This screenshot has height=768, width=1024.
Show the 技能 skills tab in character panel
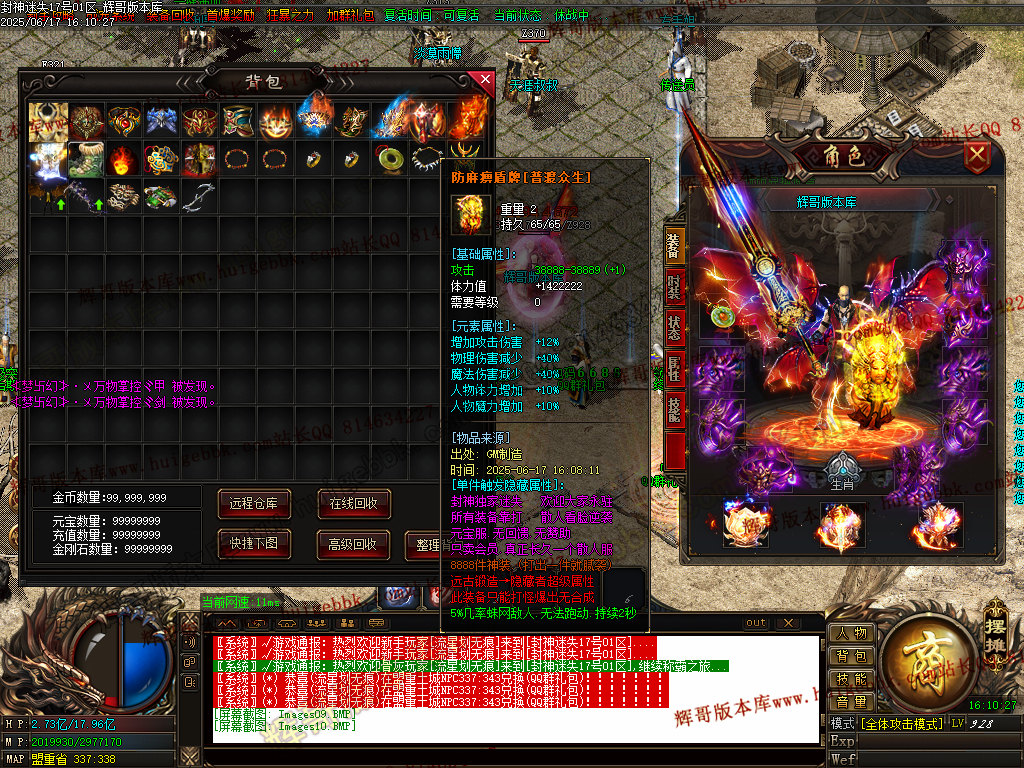click(x=675, y=408)
